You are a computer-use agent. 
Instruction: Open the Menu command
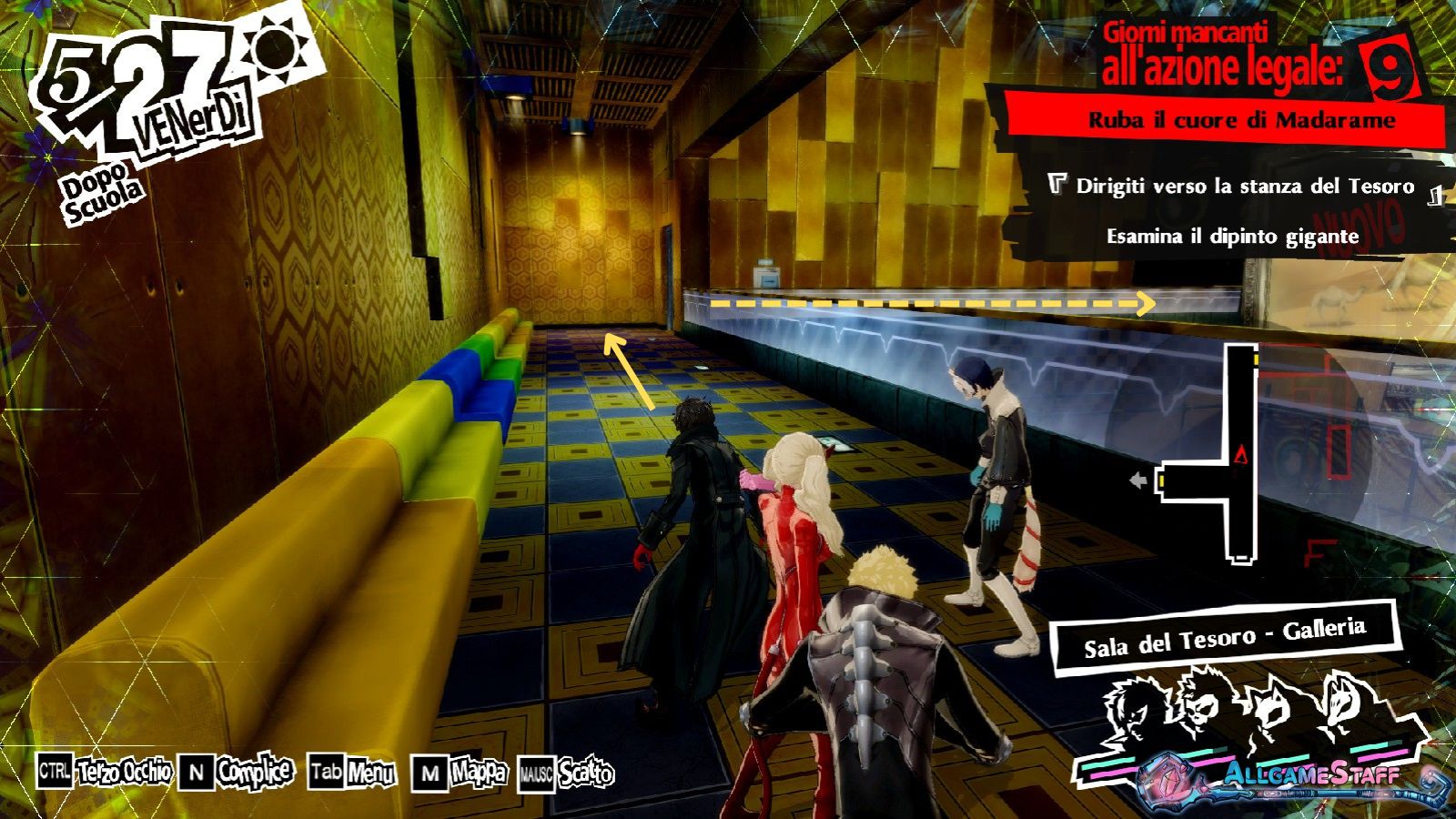pyautogui.click(x=352, y=773)
